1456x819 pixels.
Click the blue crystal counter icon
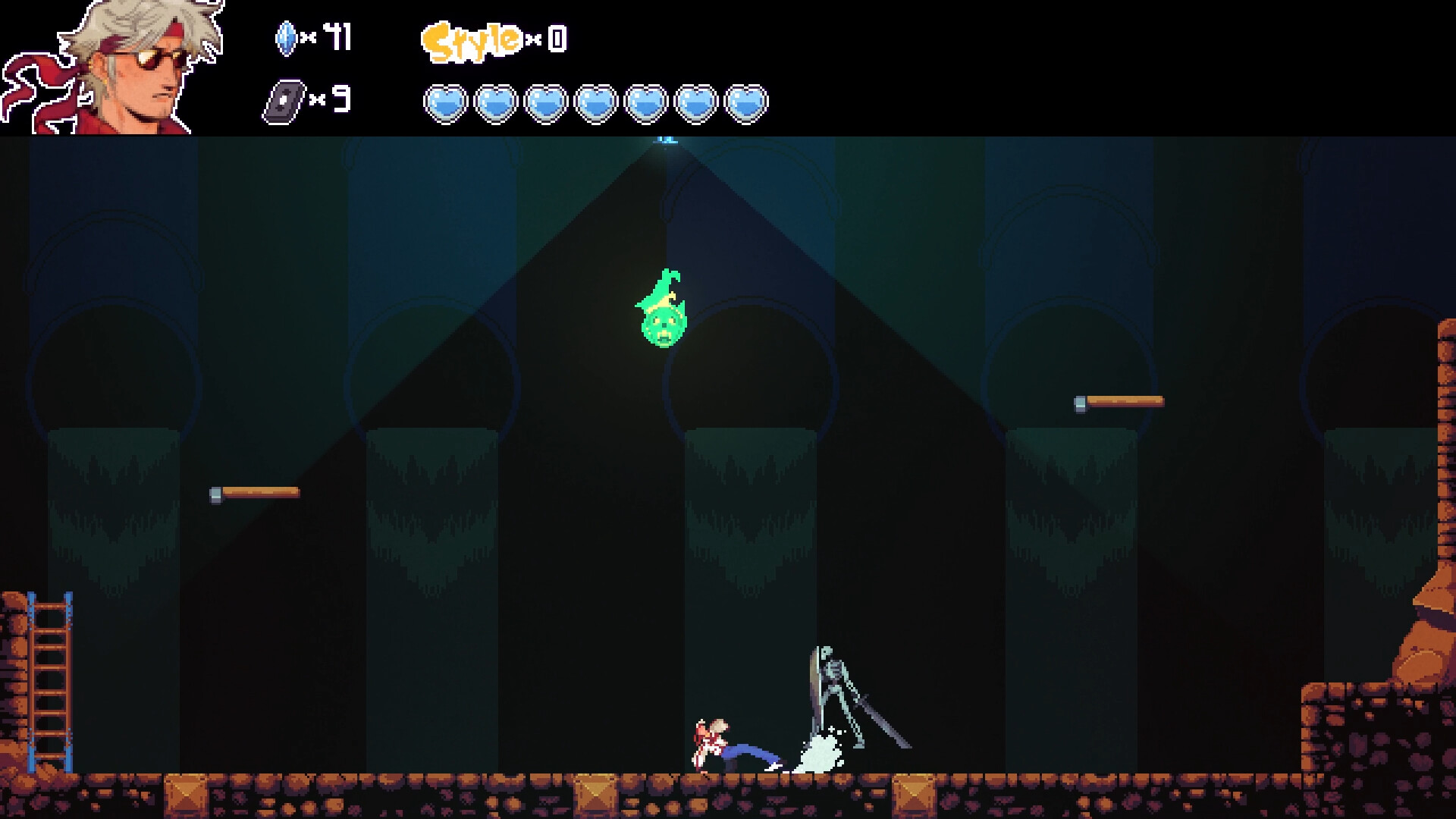pyautogui.click(x=287, y=38)
